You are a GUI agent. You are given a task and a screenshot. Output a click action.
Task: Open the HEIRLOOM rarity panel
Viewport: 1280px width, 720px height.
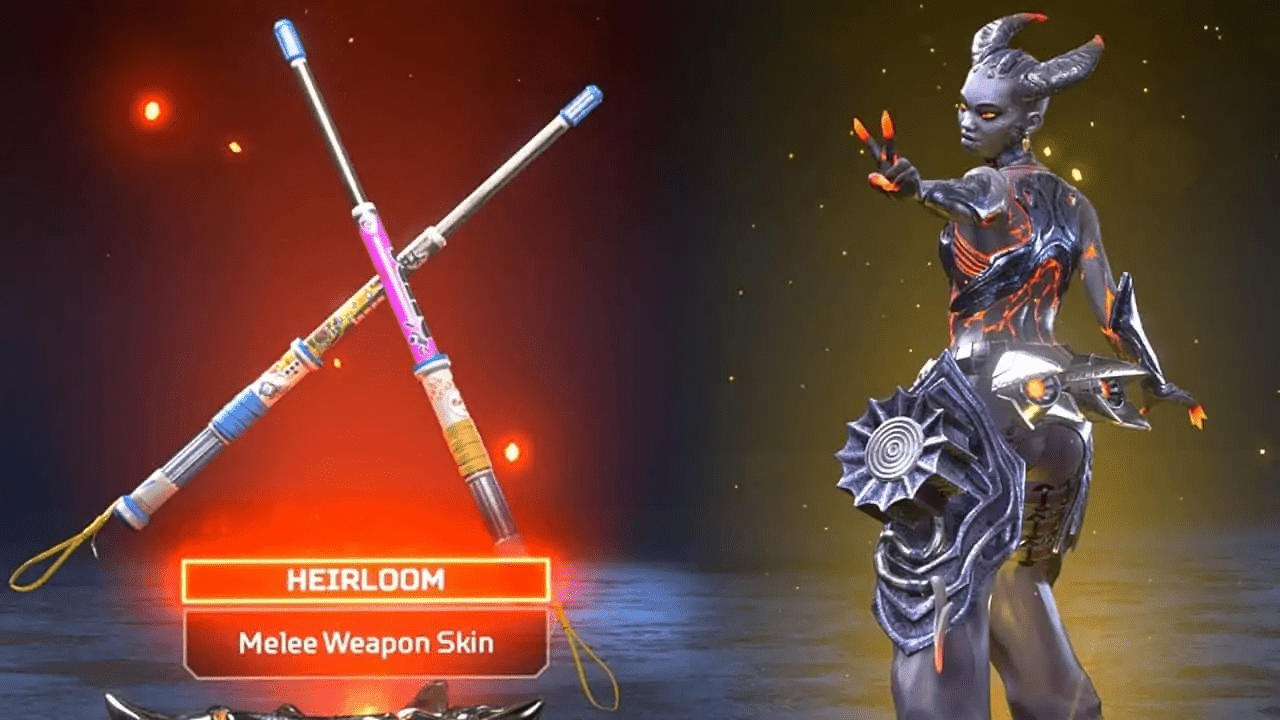pos(364,578)
